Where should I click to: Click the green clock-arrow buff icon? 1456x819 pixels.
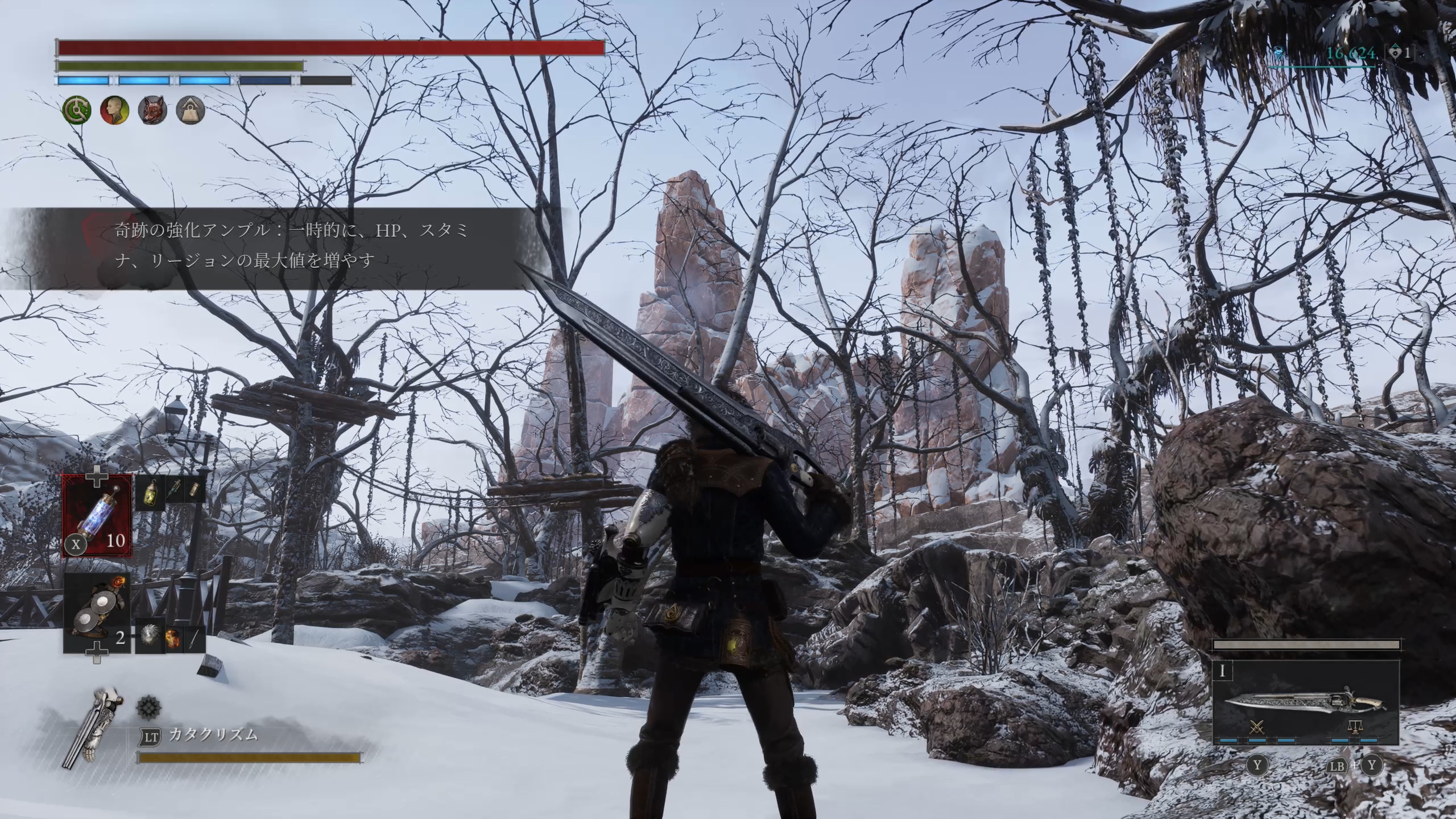76,110
